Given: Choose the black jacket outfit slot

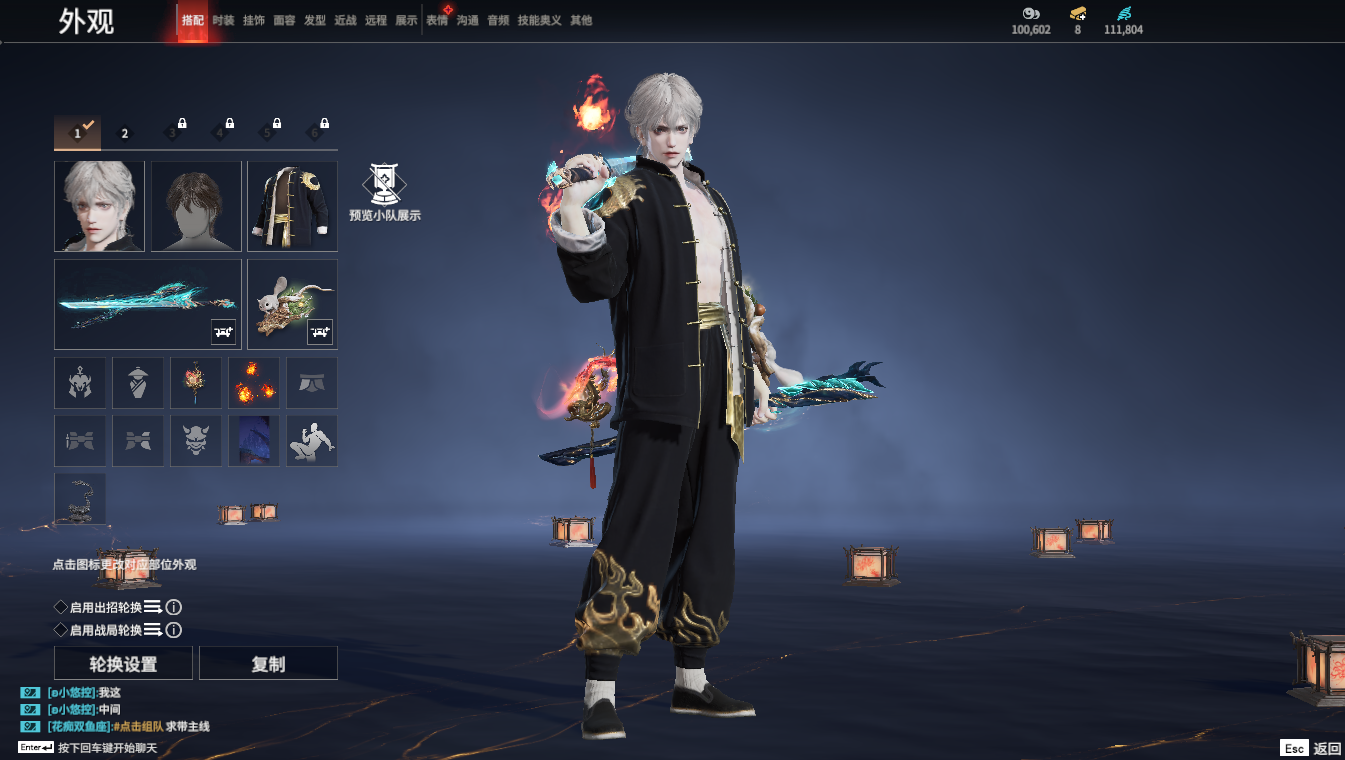Looking at the screenshot, I should pyautogui.click(x=292, y=206).
